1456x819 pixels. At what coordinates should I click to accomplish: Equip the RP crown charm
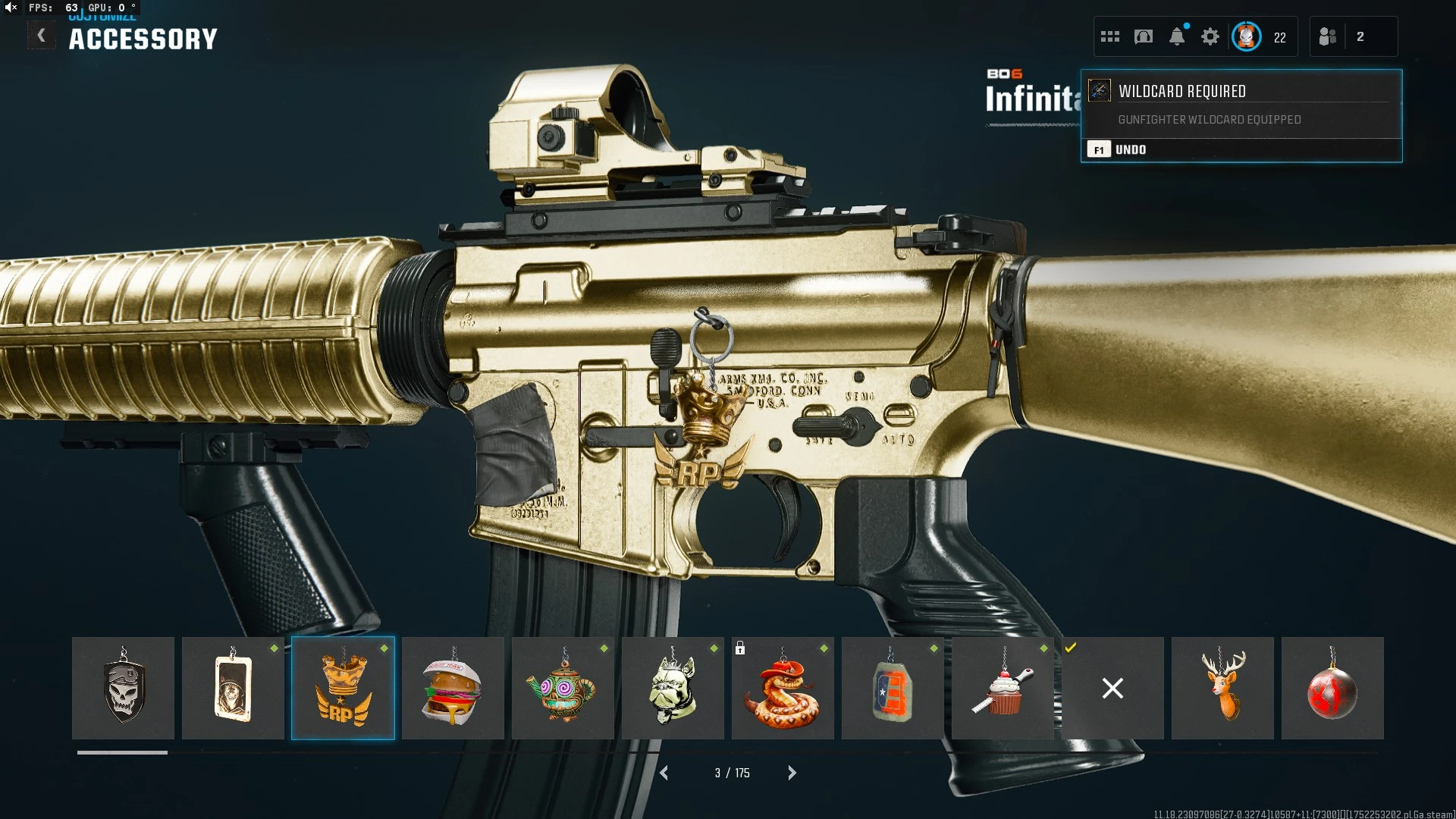[x=343, y=688]
